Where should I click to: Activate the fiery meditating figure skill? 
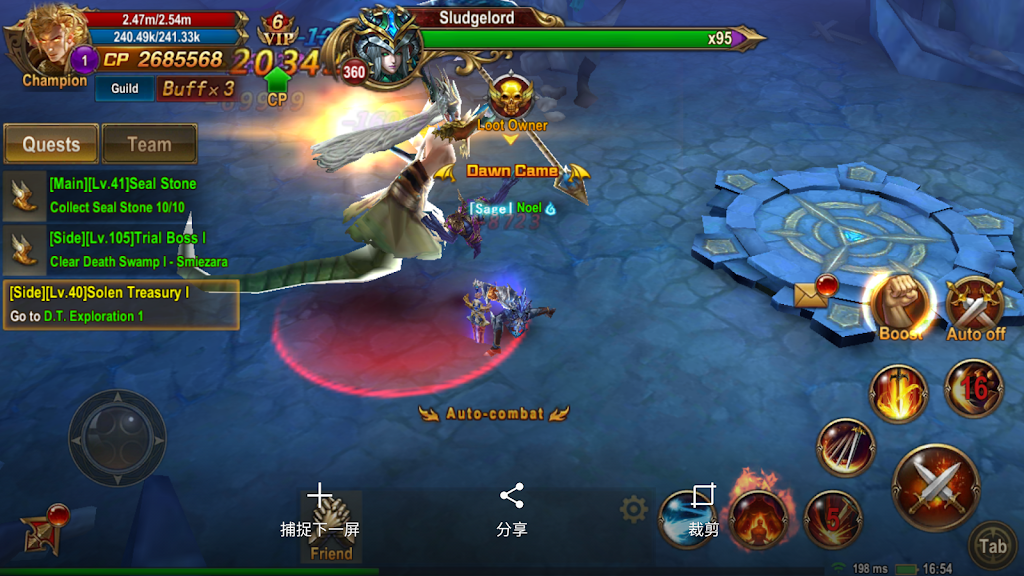[x=755, y=518]
